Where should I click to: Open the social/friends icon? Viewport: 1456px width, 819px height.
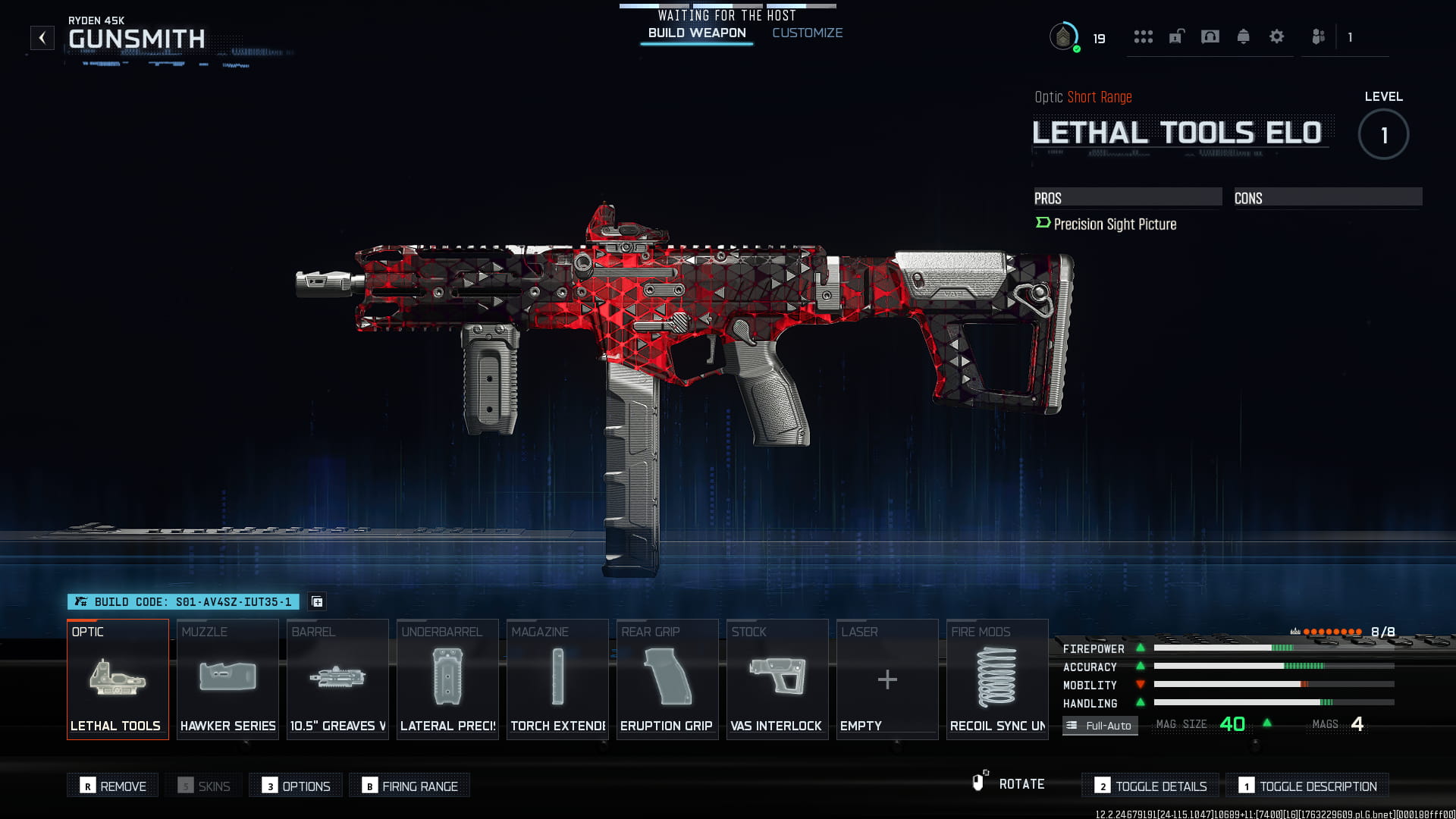coord(1317,36)
